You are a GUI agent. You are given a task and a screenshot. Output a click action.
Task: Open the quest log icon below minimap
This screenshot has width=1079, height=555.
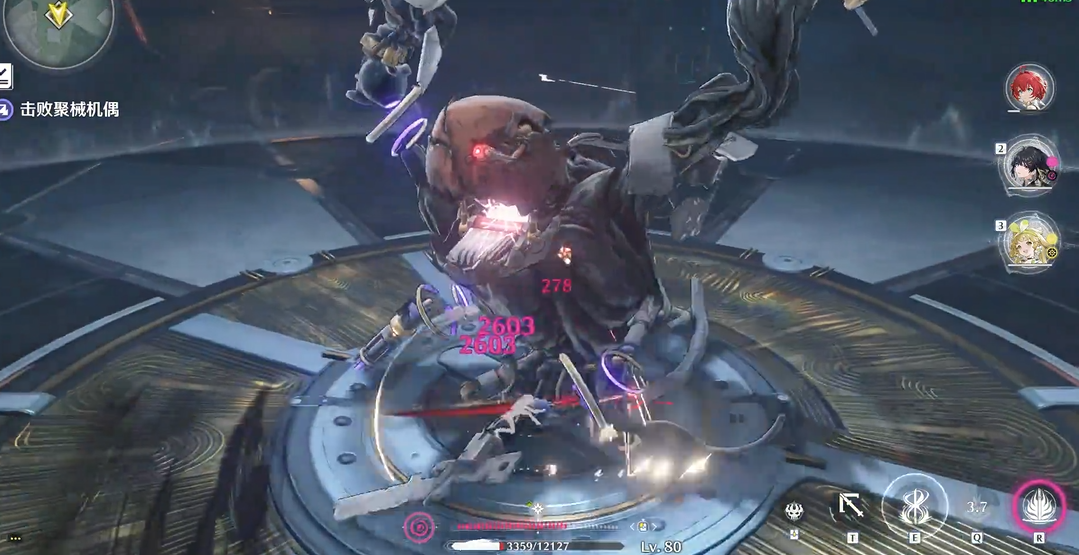pyautogui.click(x=5, y=76)
